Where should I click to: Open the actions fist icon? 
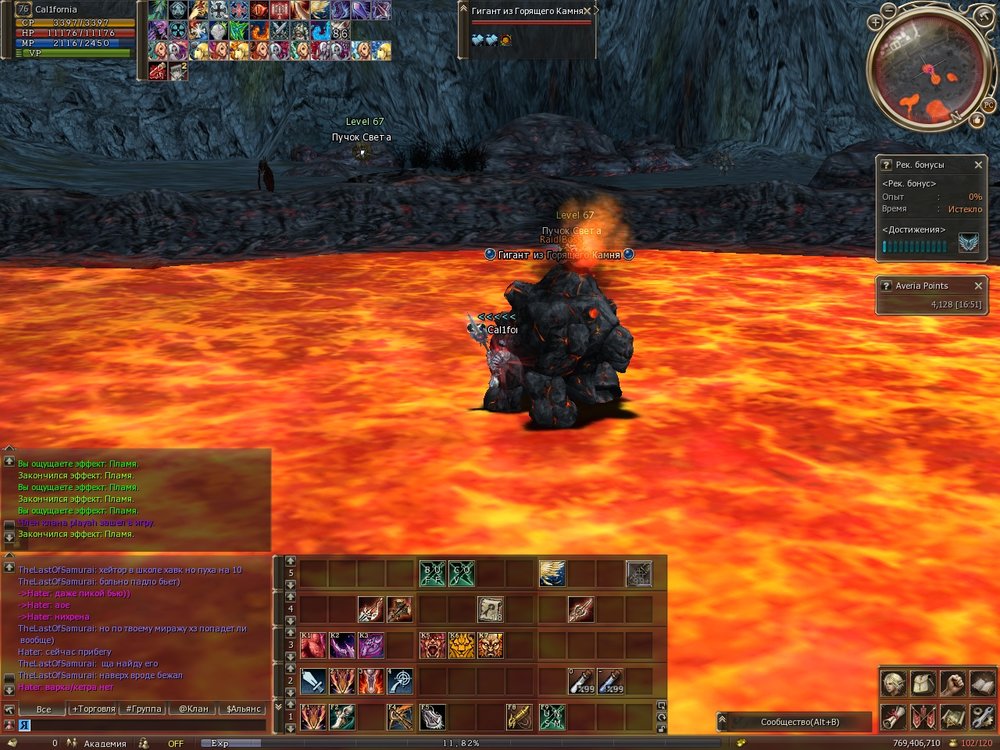coord(953,684)
